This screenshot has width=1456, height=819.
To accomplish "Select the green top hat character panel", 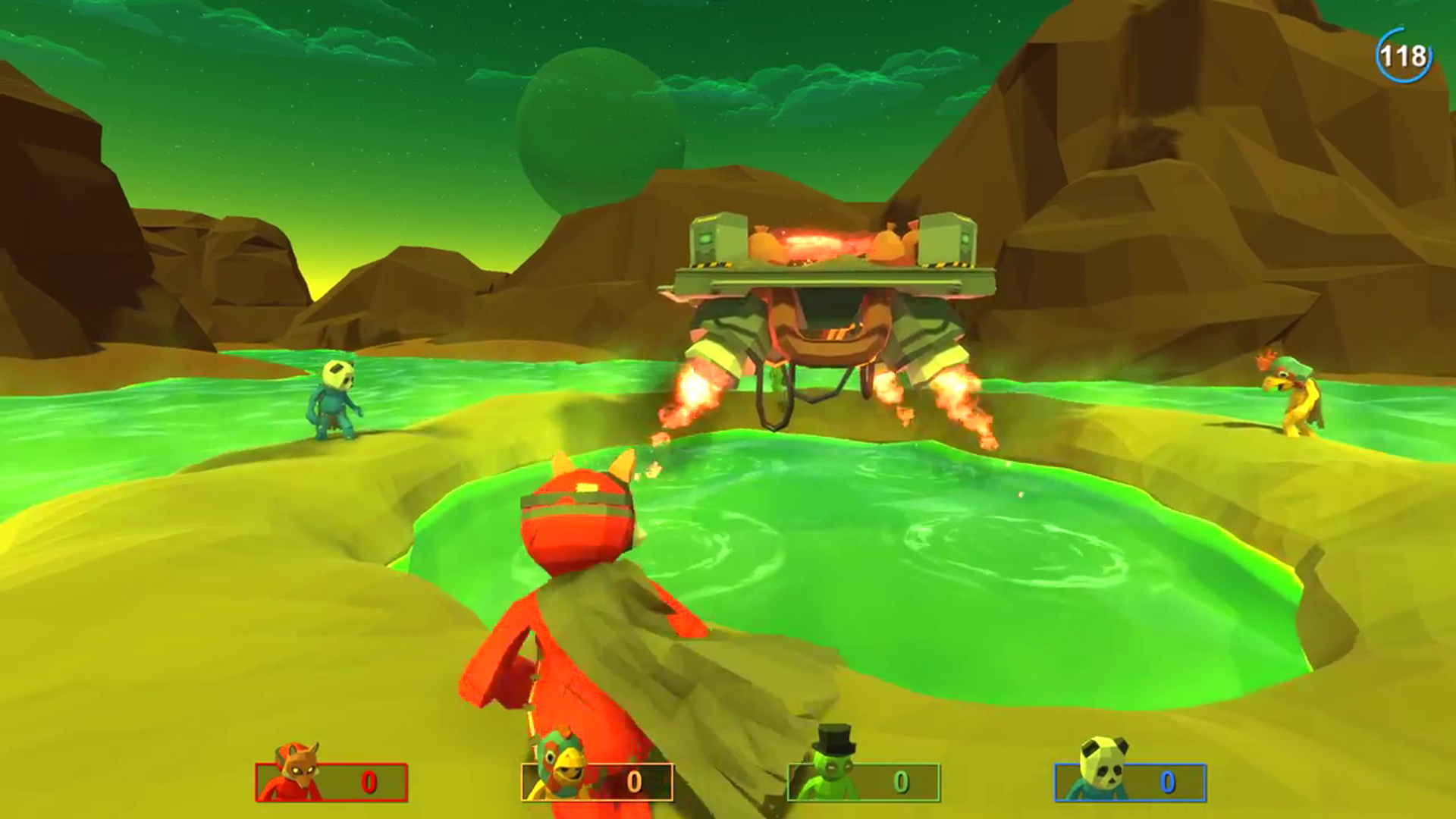I will (864, 782).
